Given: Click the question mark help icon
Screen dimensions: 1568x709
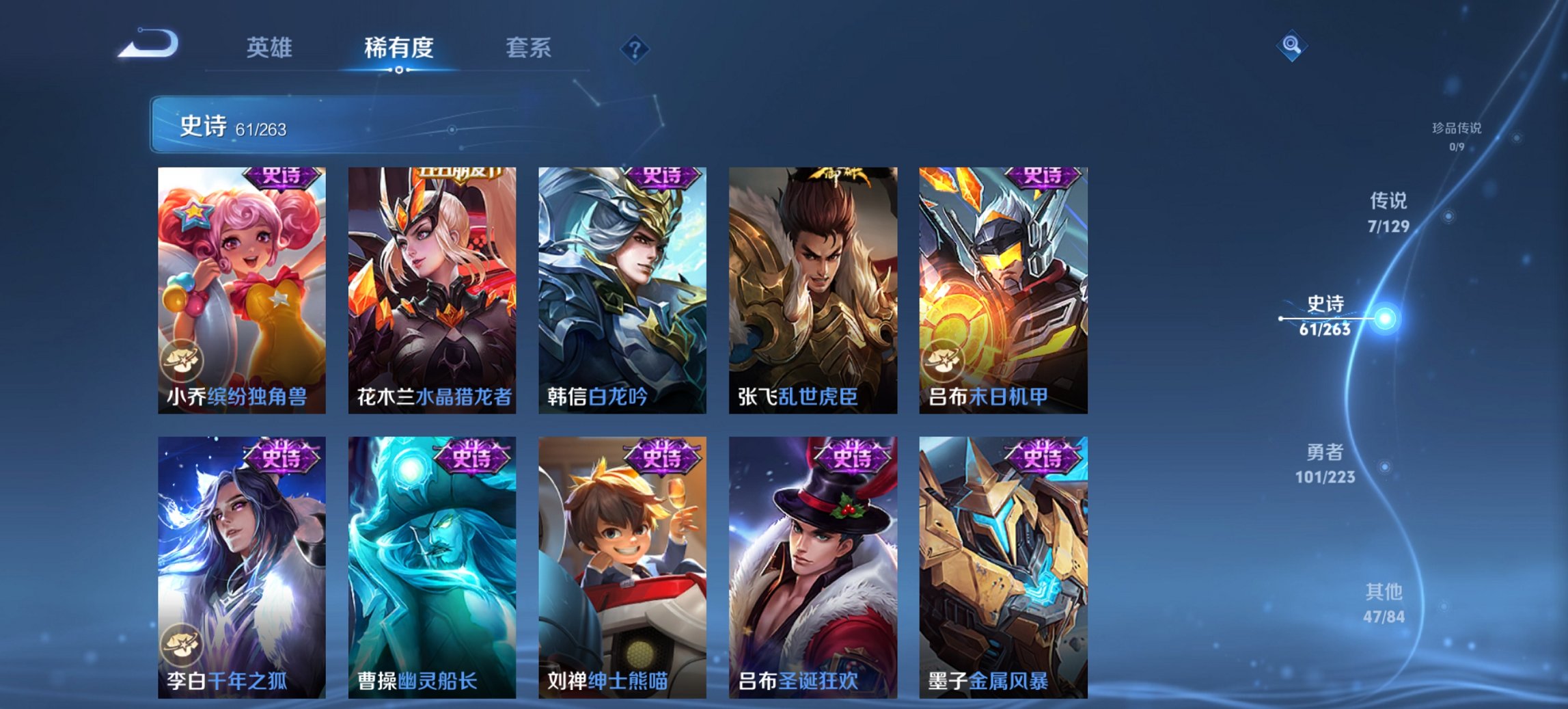Looking at the screenshot, I should pos(634,48).
